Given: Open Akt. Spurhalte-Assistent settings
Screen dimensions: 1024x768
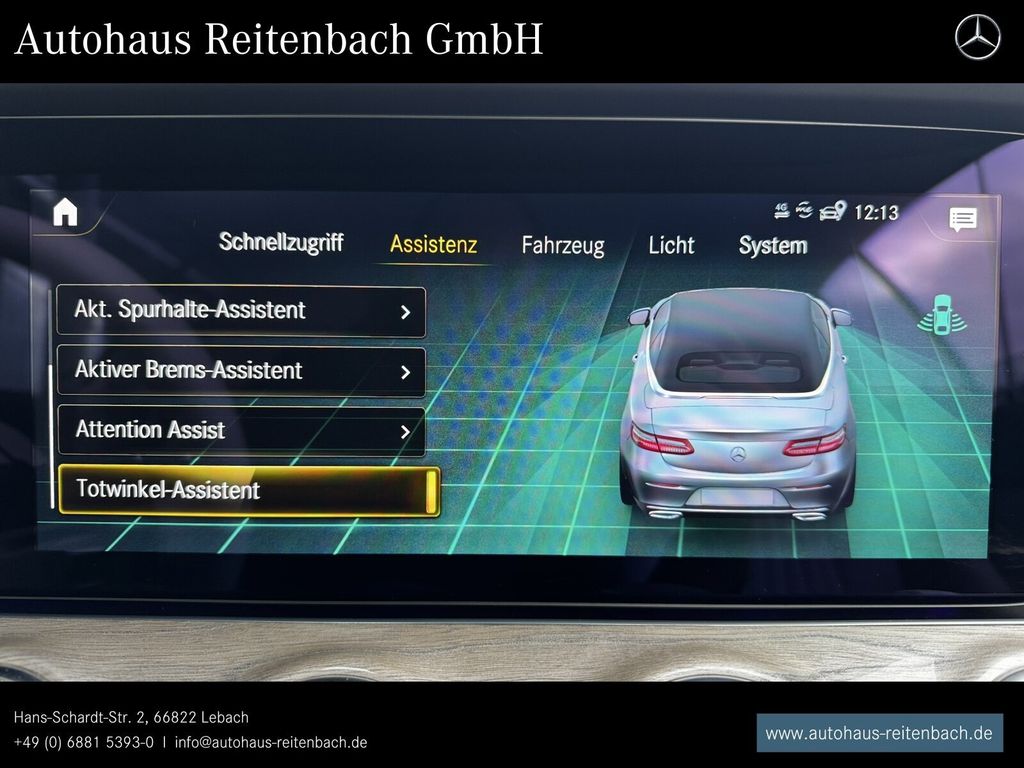Looking at the screenshot, I should (x=241, y=311).
